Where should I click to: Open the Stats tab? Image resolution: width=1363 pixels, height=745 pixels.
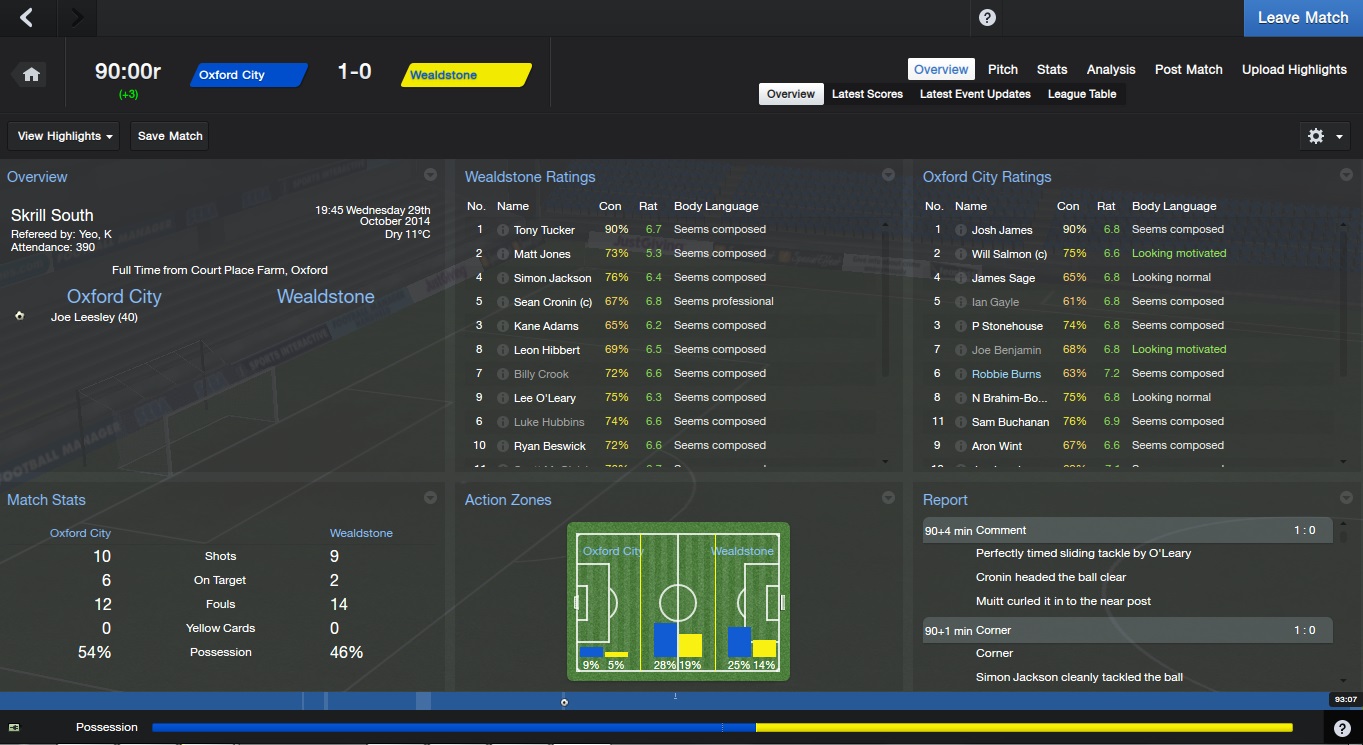1051,69
